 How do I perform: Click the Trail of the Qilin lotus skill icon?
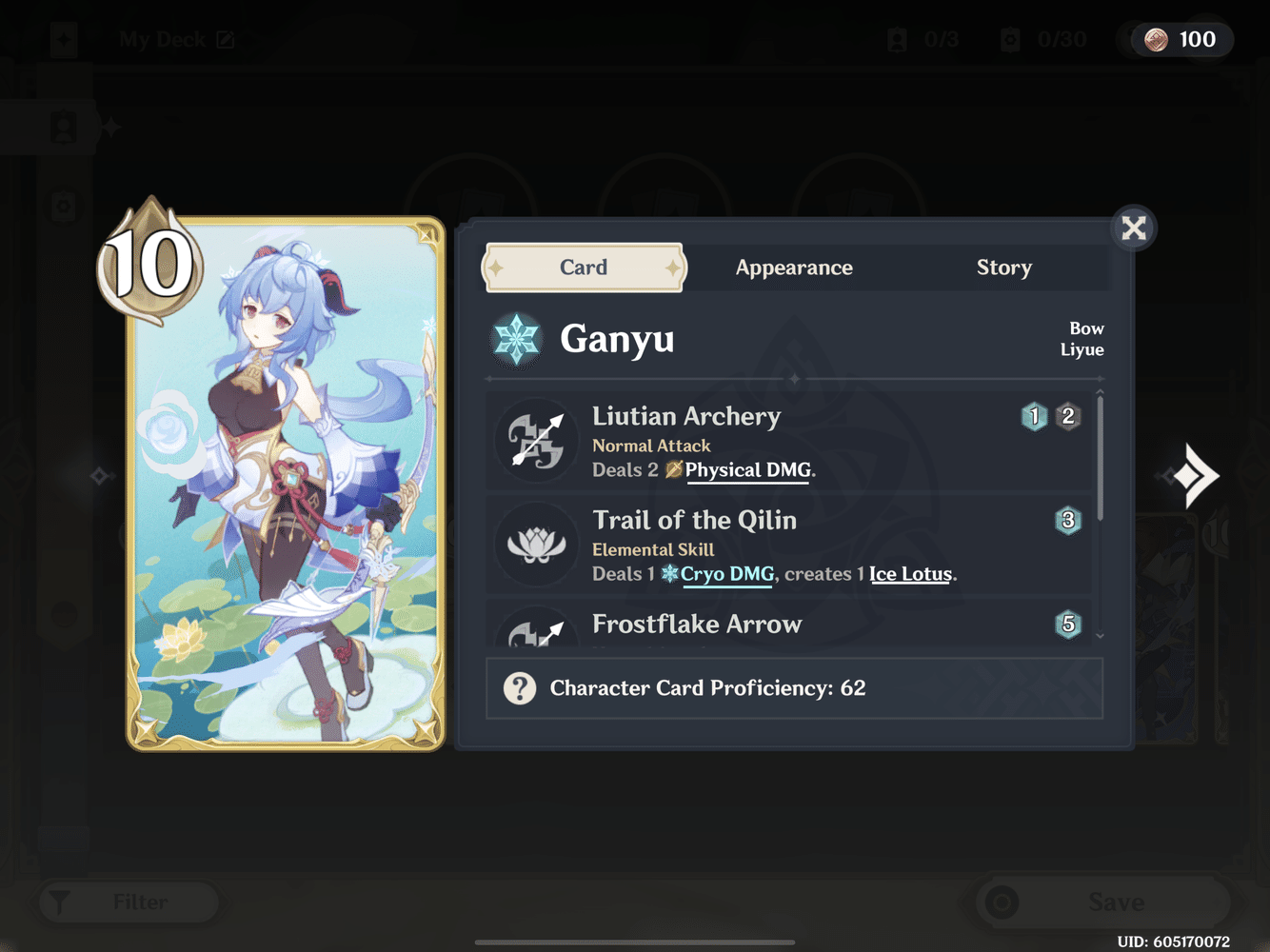coord(536,544)
